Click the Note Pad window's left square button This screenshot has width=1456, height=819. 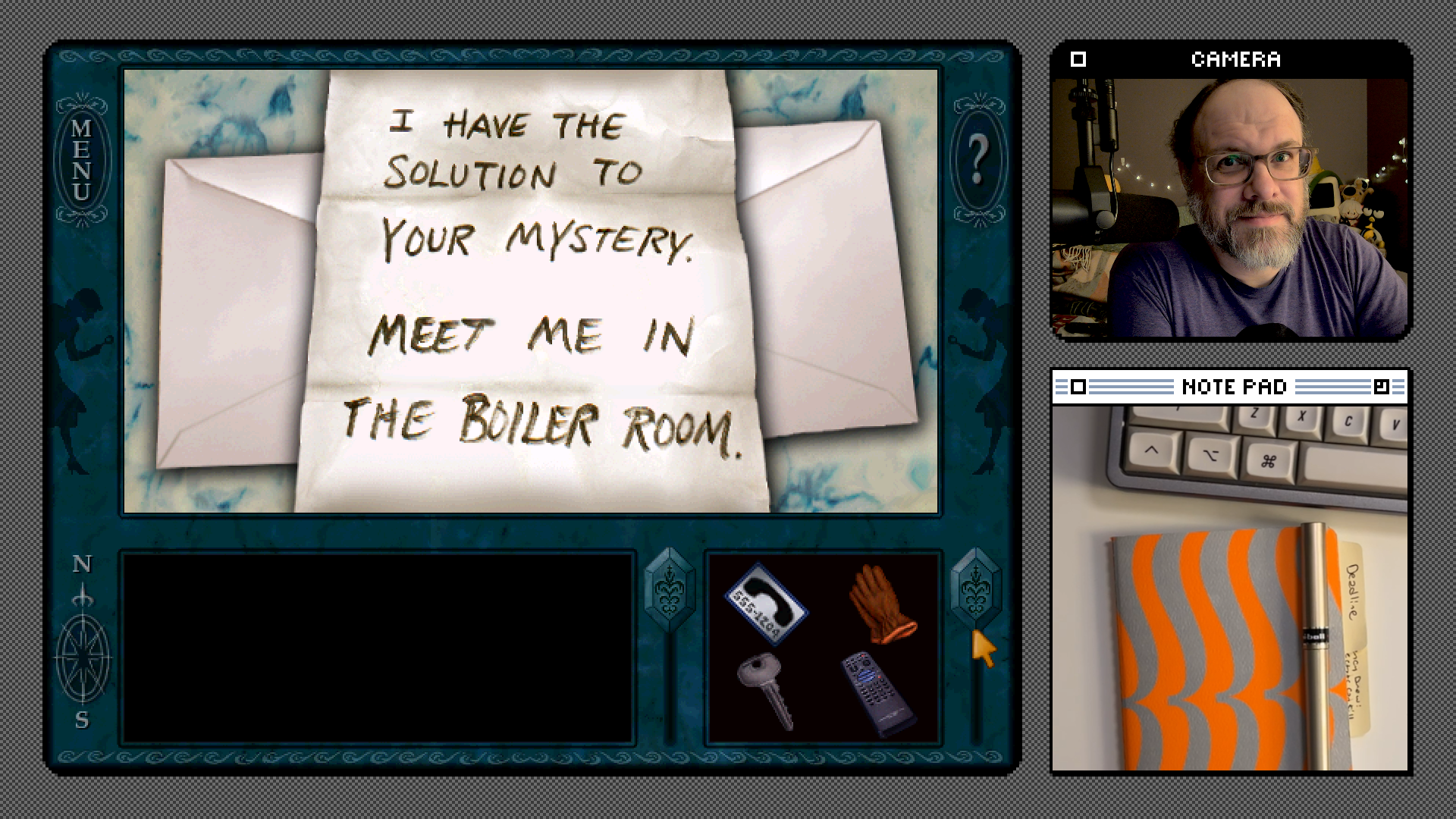pos(1078,388)
